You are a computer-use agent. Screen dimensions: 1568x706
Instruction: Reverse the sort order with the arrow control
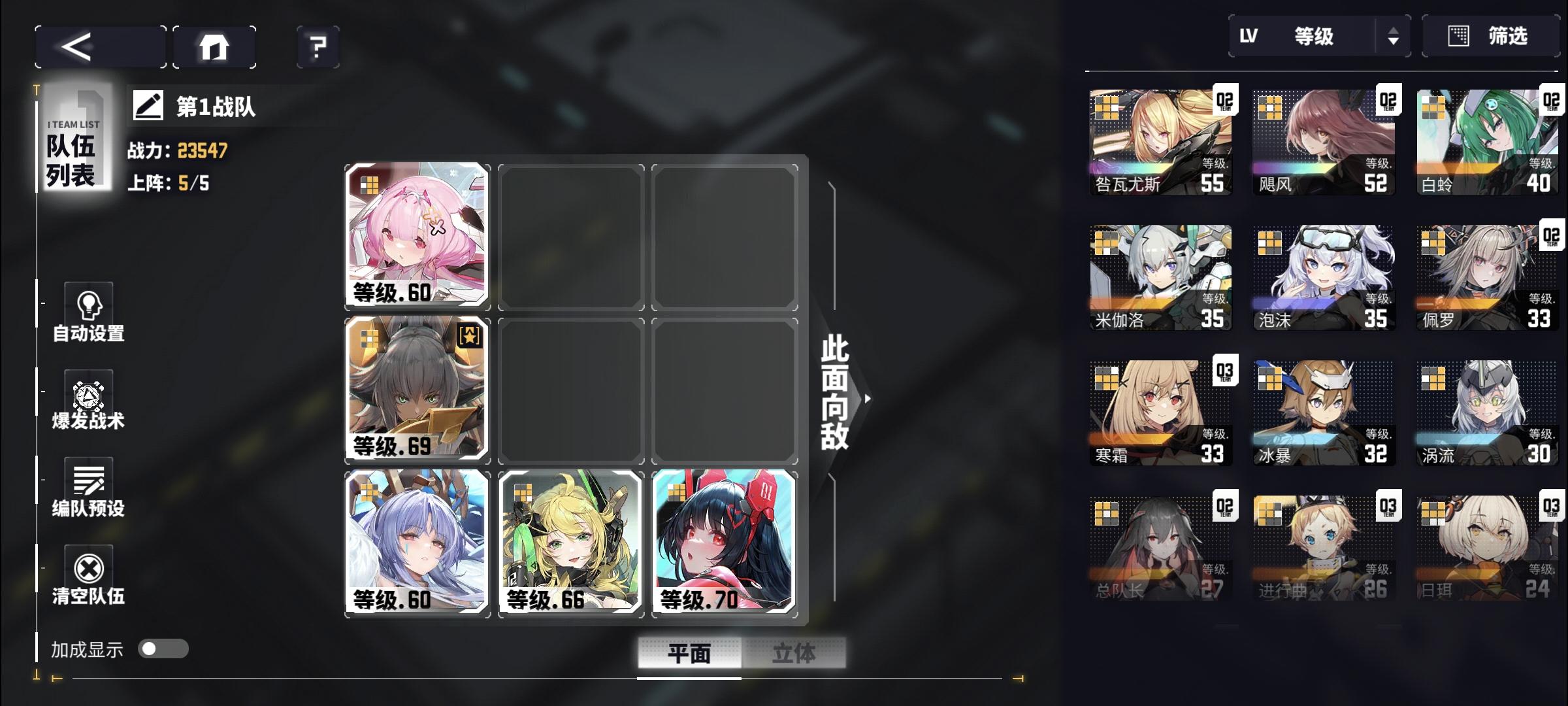click(1394, 37)
